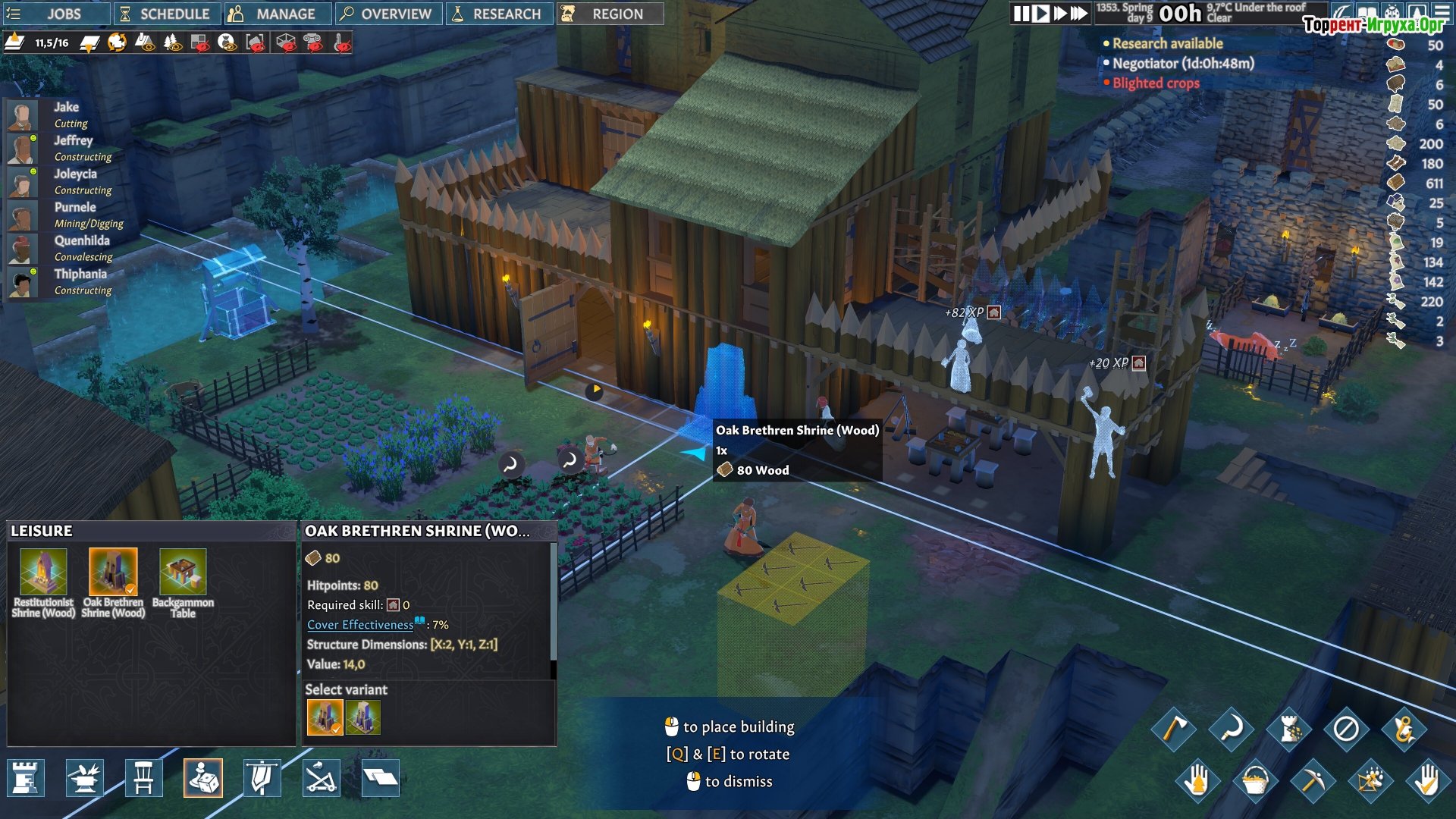The width and height of the screenshot is (1456, 819).
Task: Choose the Backgammon Table building
Action: (x=183, y=582)
